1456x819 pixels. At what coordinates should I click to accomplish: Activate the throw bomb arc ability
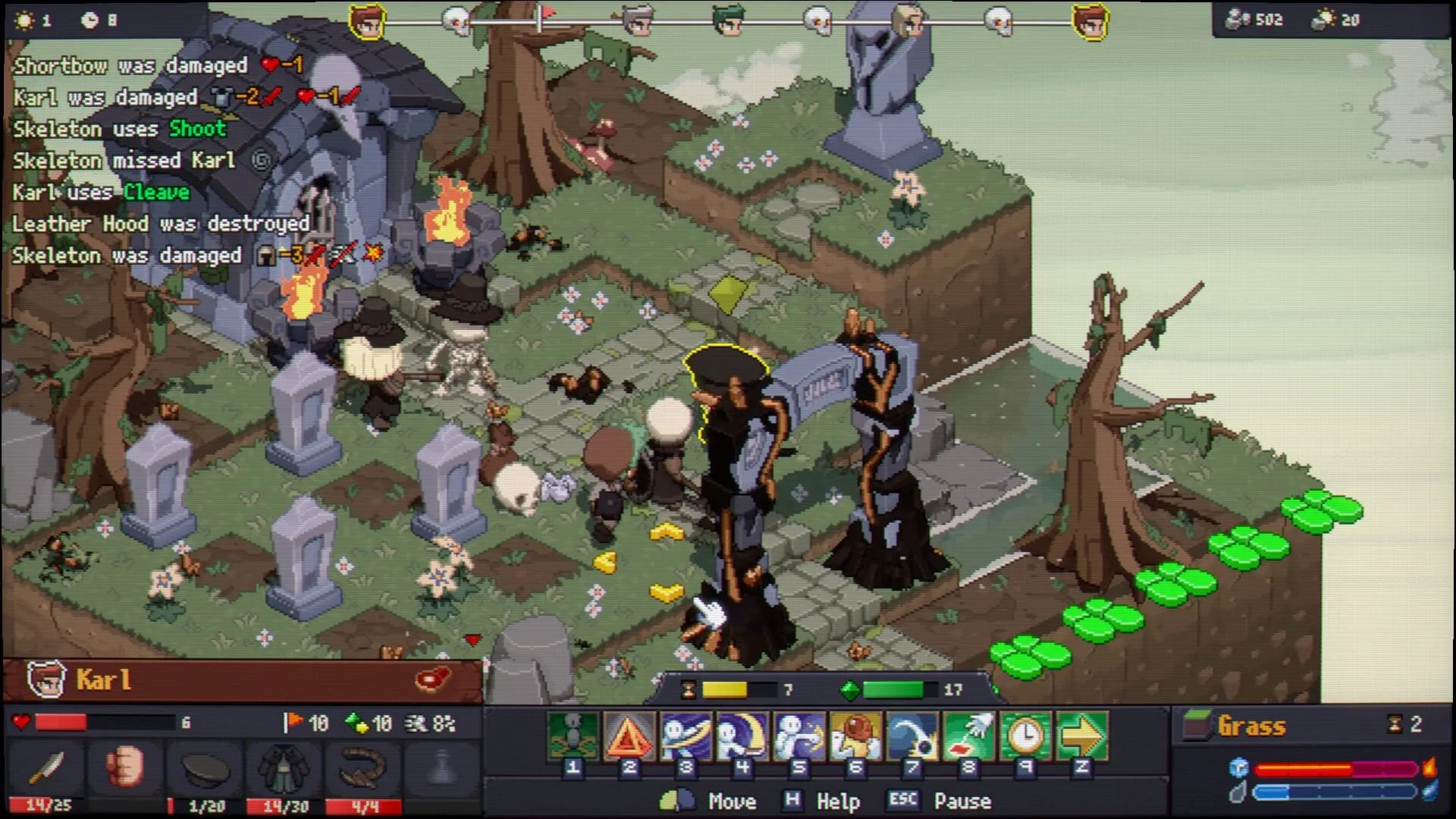912,736
